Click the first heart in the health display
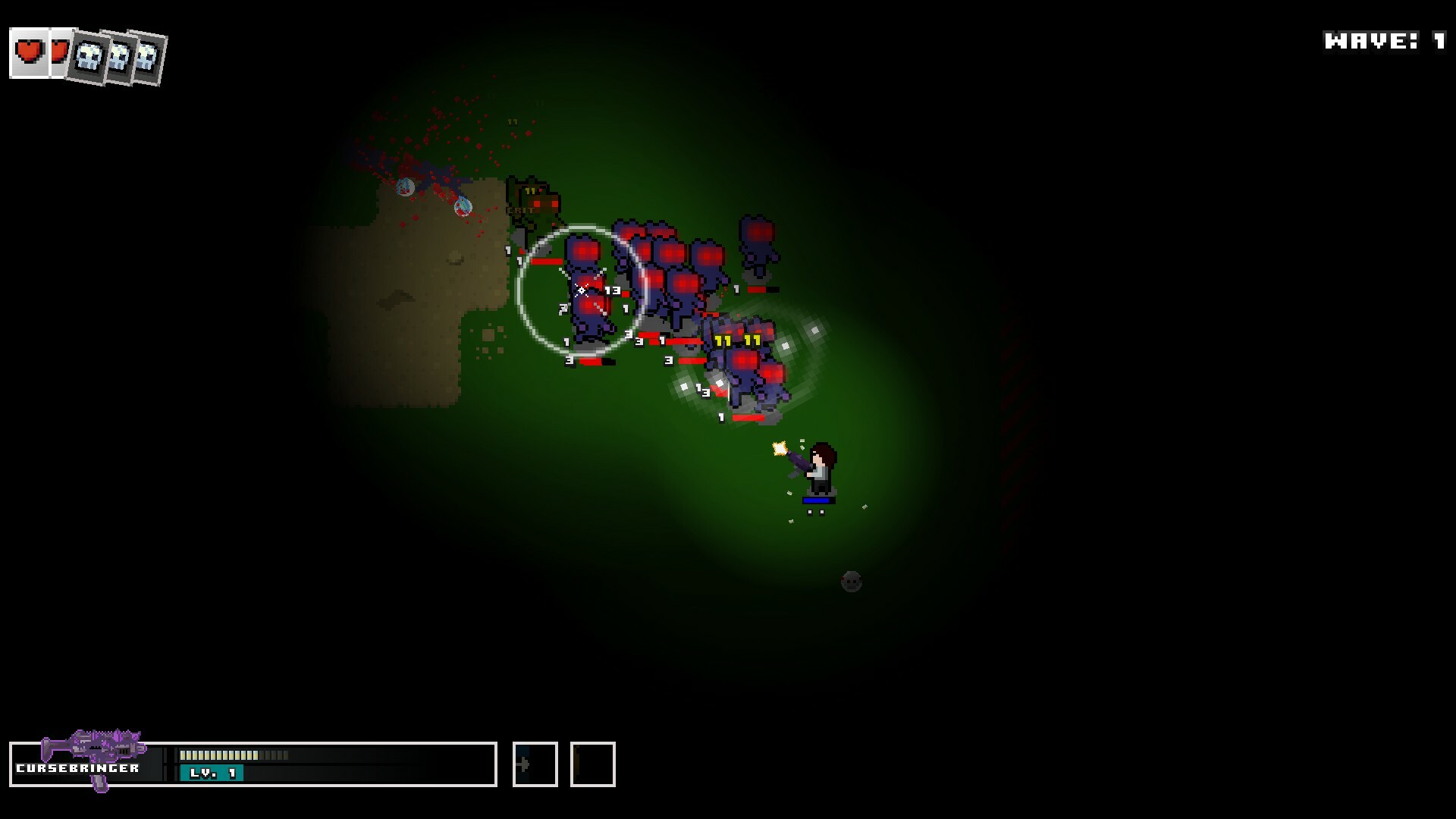1456x819 pixels. point(28,52)
